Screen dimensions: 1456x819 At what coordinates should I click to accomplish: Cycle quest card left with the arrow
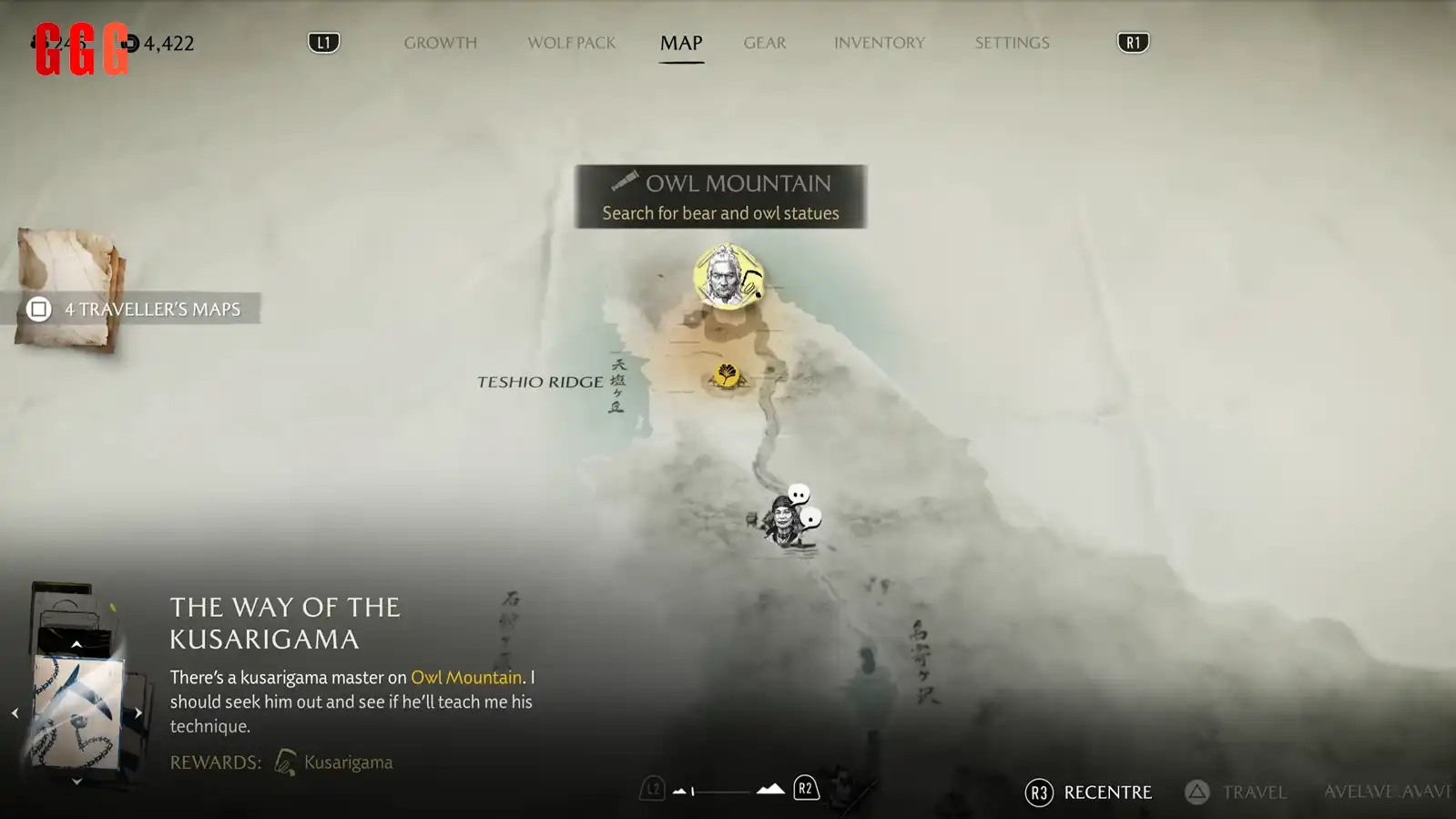click(15, 713)
